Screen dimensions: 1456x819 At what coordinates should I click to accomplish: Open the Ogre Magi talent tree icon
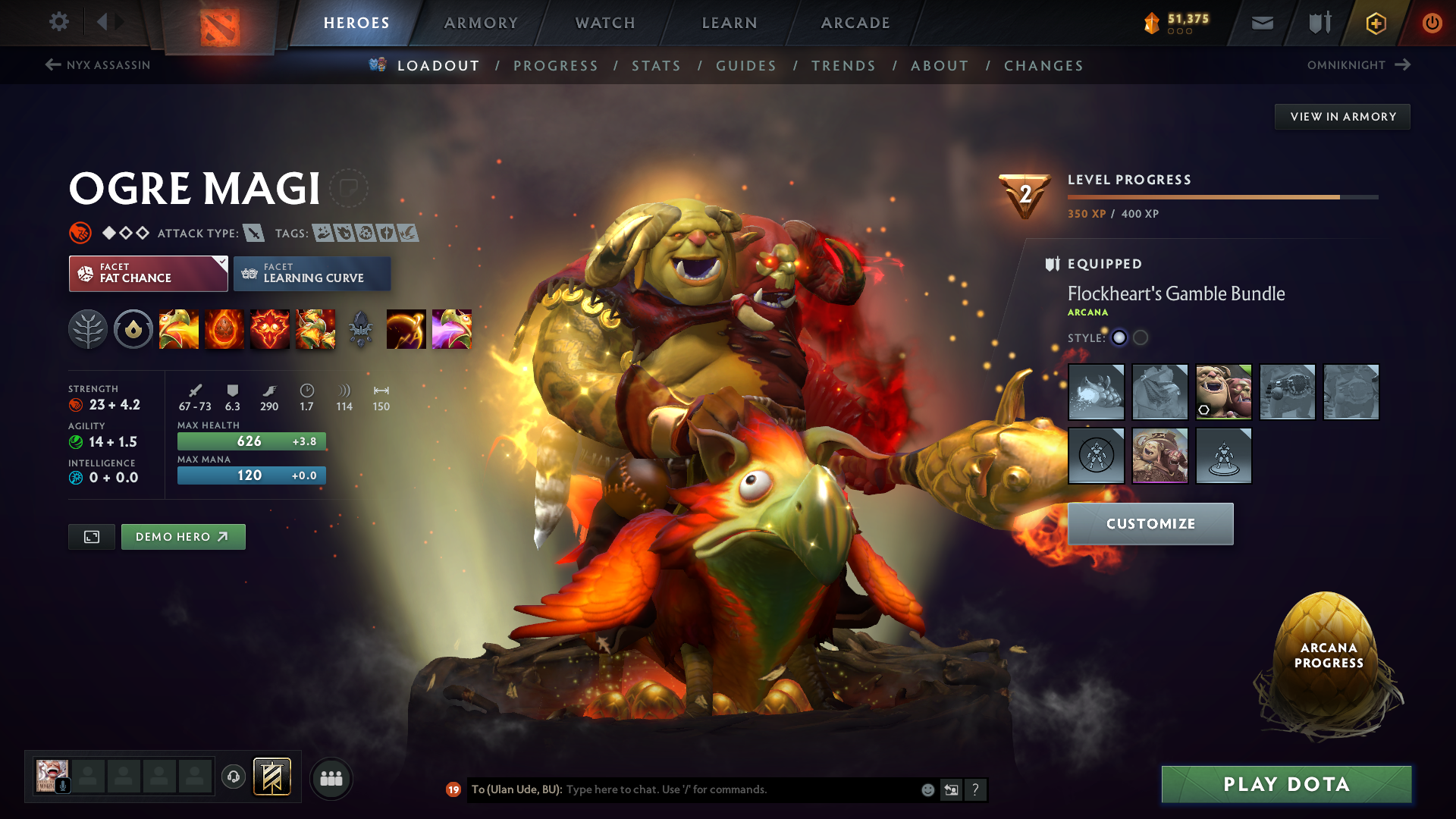88,329
